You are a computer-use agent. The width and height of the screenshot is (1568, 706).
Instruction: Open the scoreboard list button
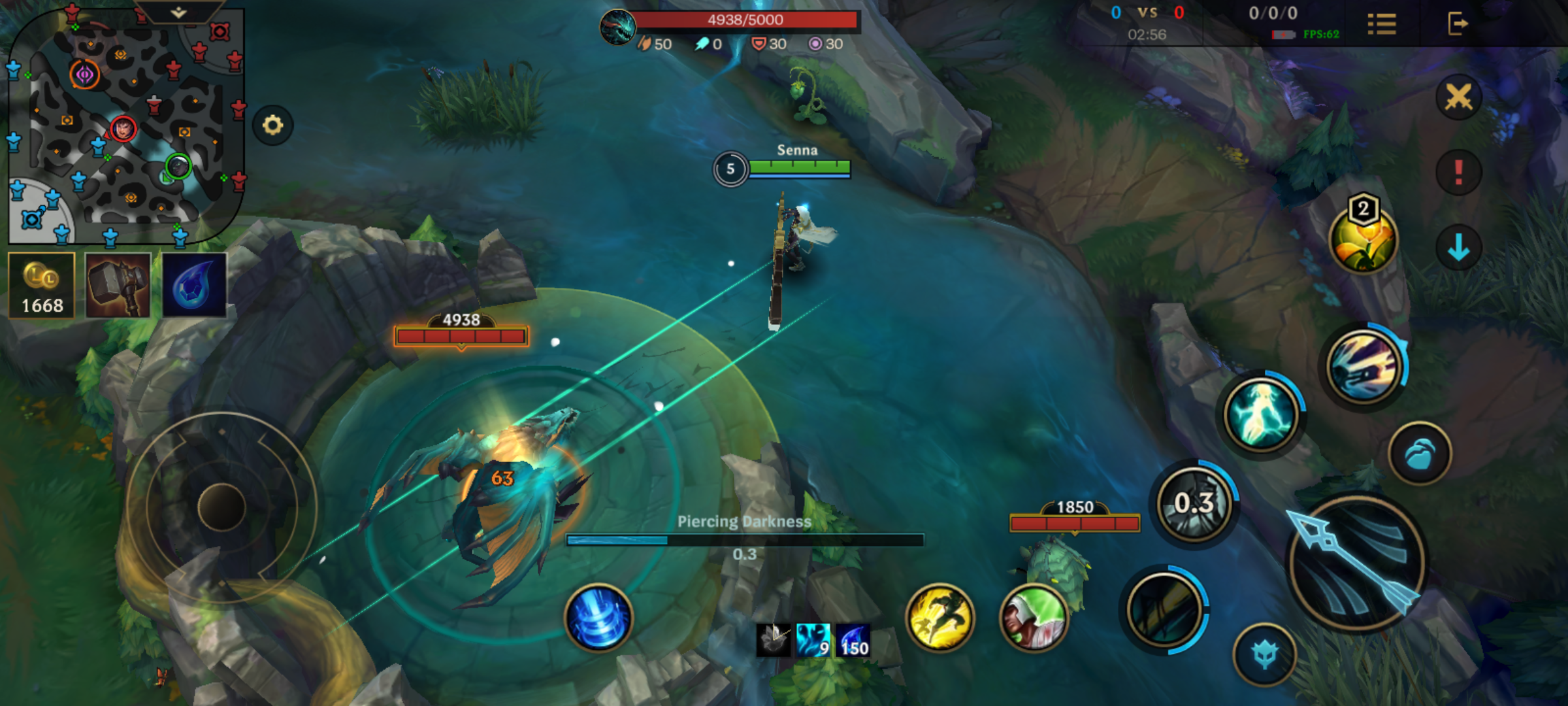(x=1381, y=25)
